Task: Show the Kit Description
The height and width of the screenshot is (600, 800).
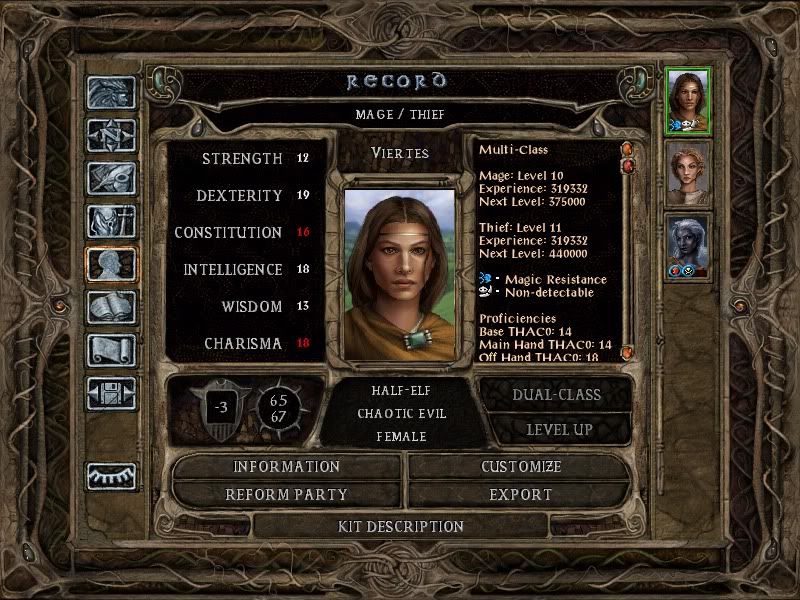Action: 400,526
